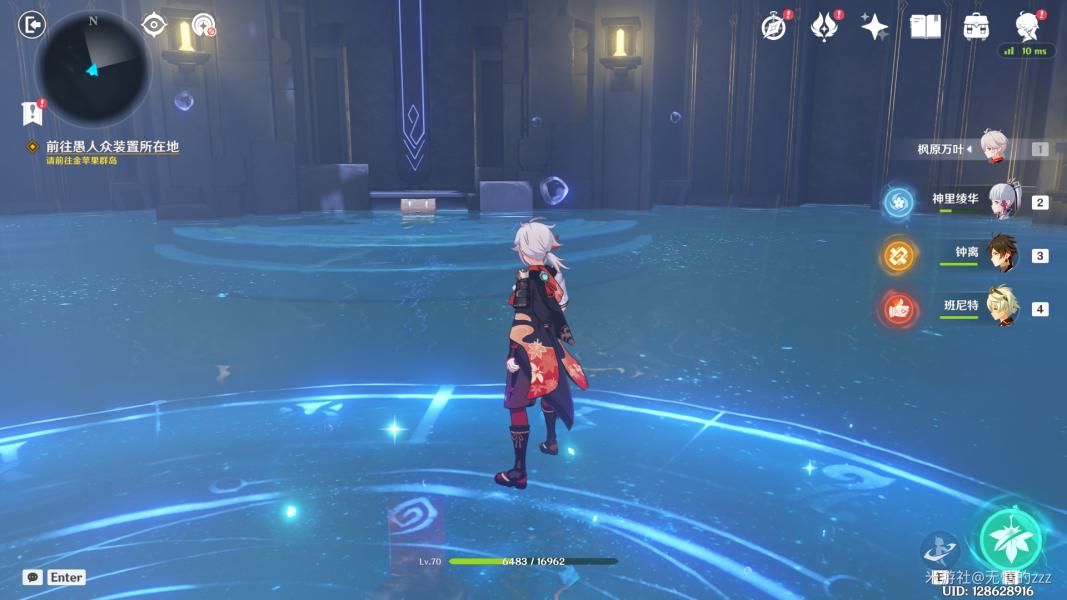
Task: Open the backpack inventory icon
Action: tap(976, 27)
